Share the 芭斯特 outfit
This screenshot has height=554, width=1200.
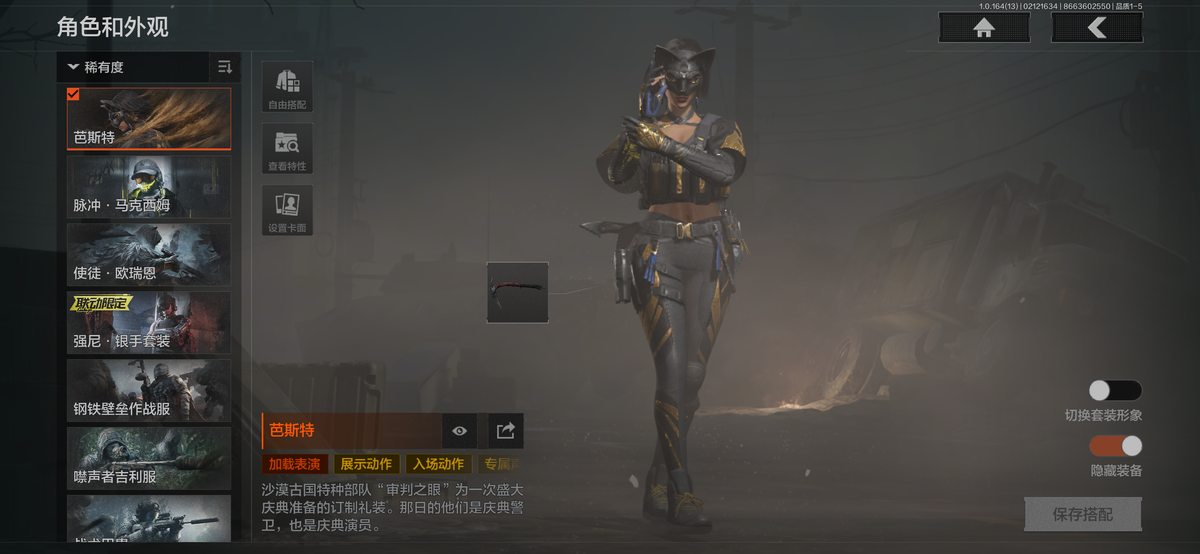click(506, 431)
